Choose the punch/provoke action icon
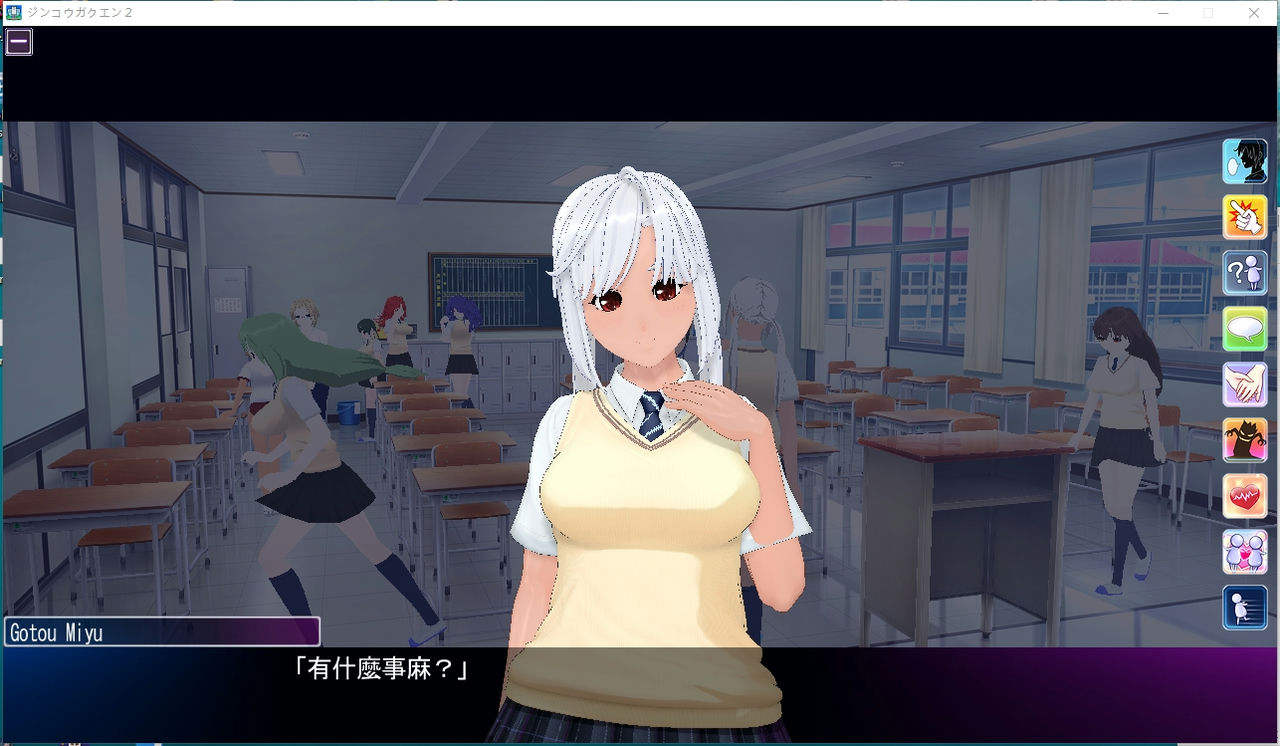This screenshot has width=1280, height=746. 1244,216
